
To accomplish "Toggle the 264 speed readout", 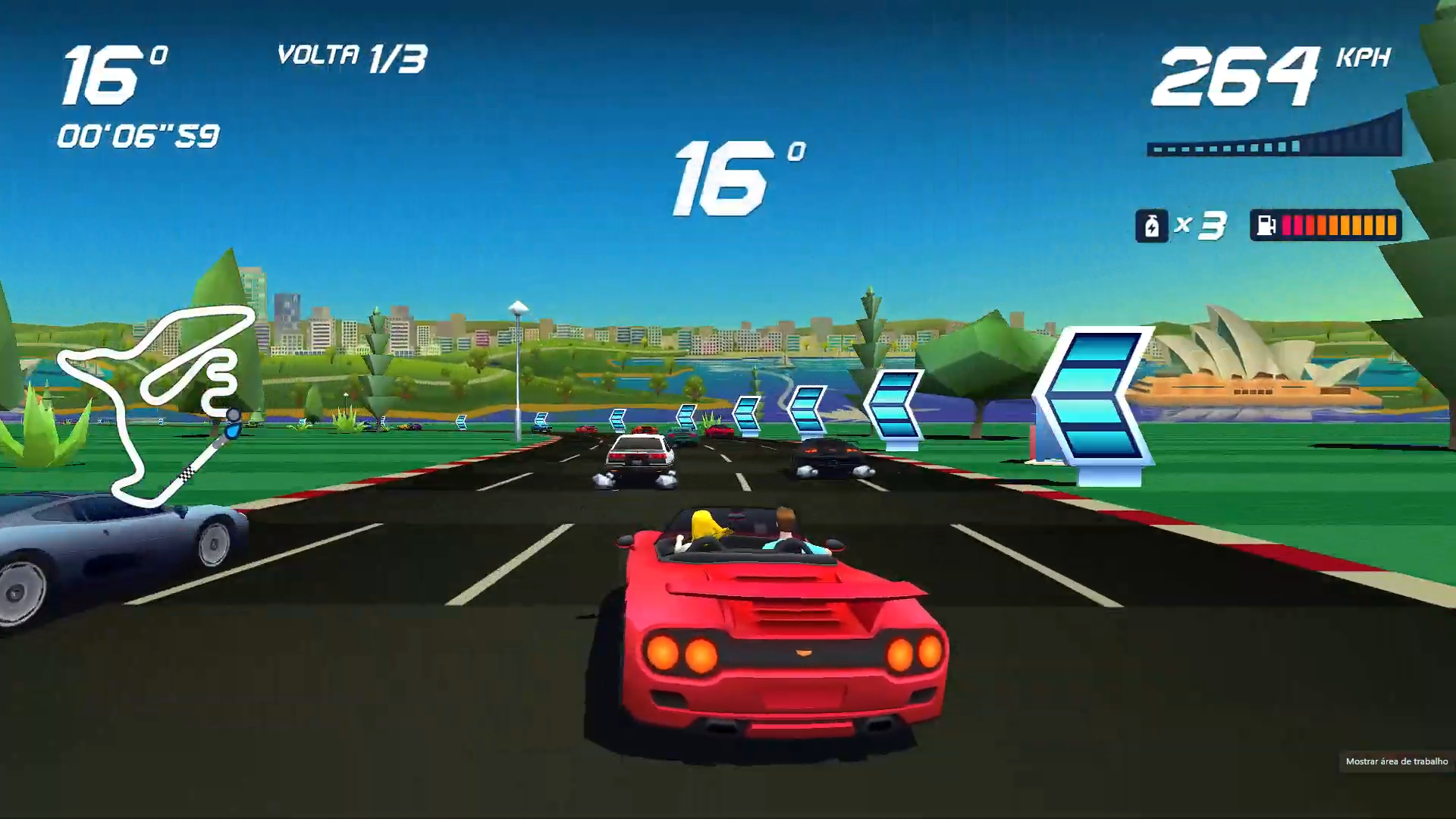I will tap(1236, 76).
